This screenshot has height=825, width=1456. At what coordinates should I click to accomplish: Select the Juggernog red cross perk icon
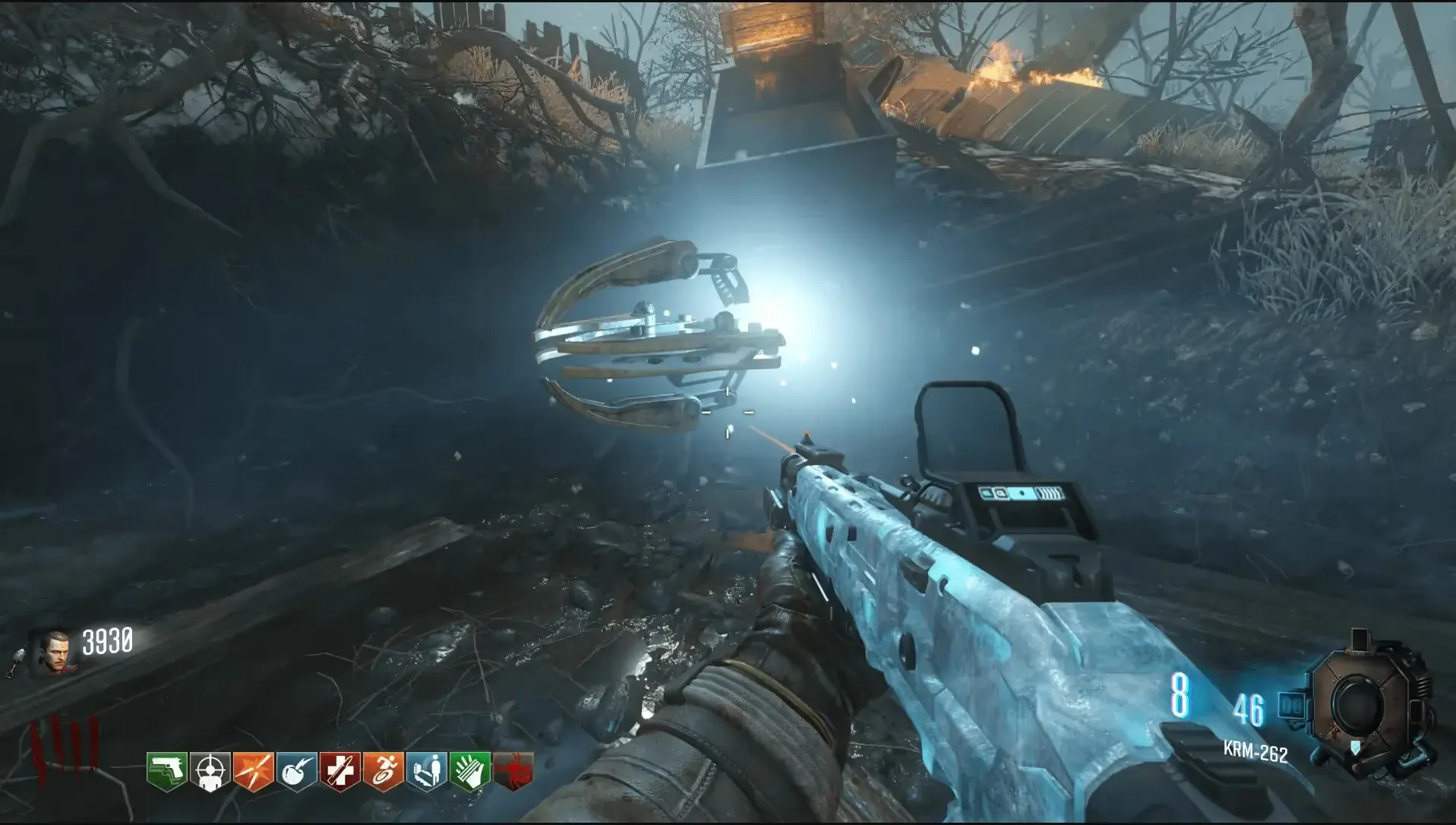(340, 772)
